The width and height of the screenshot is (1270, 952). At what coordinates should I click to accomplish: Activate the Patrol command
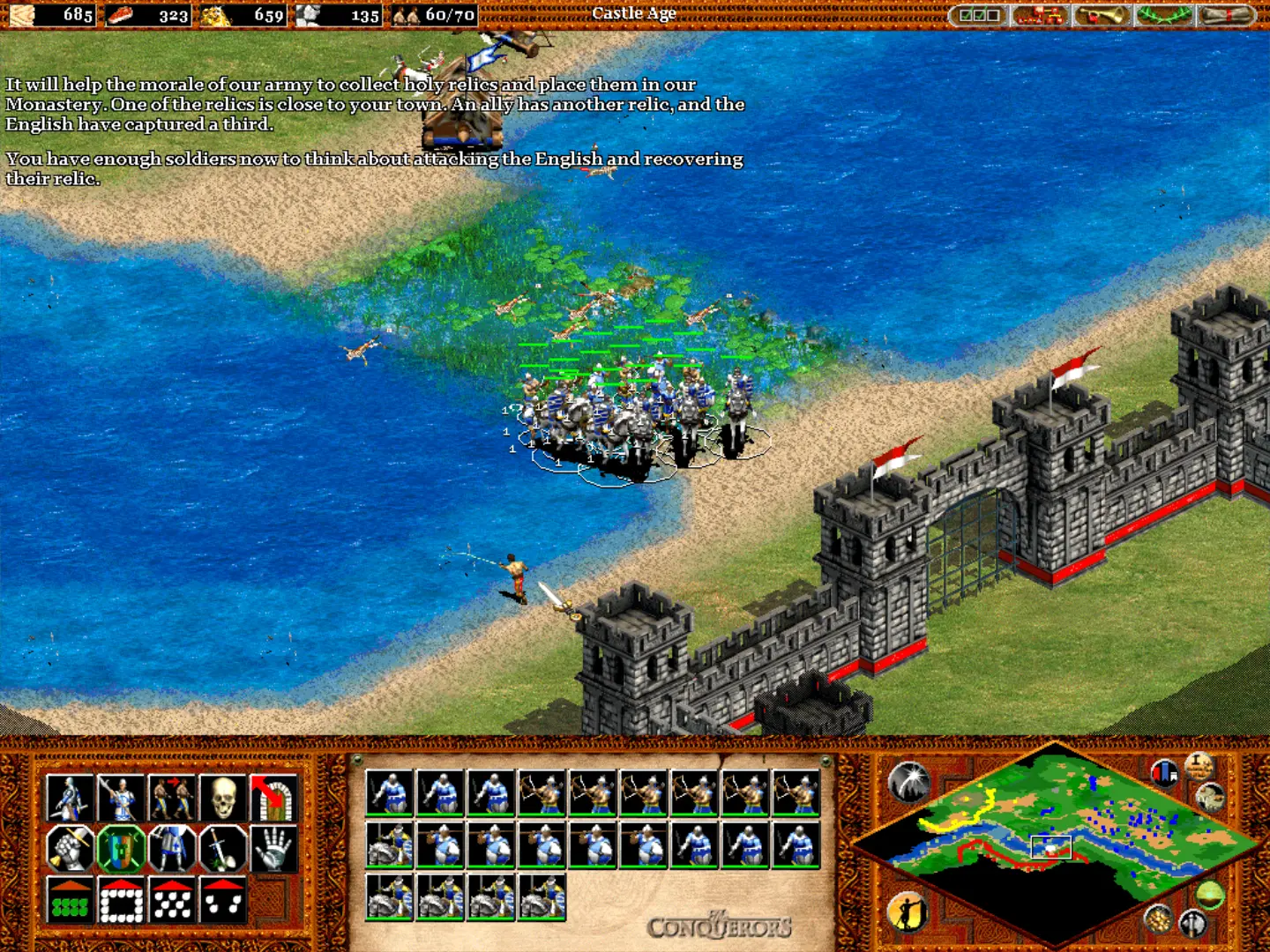pos(70,798)
